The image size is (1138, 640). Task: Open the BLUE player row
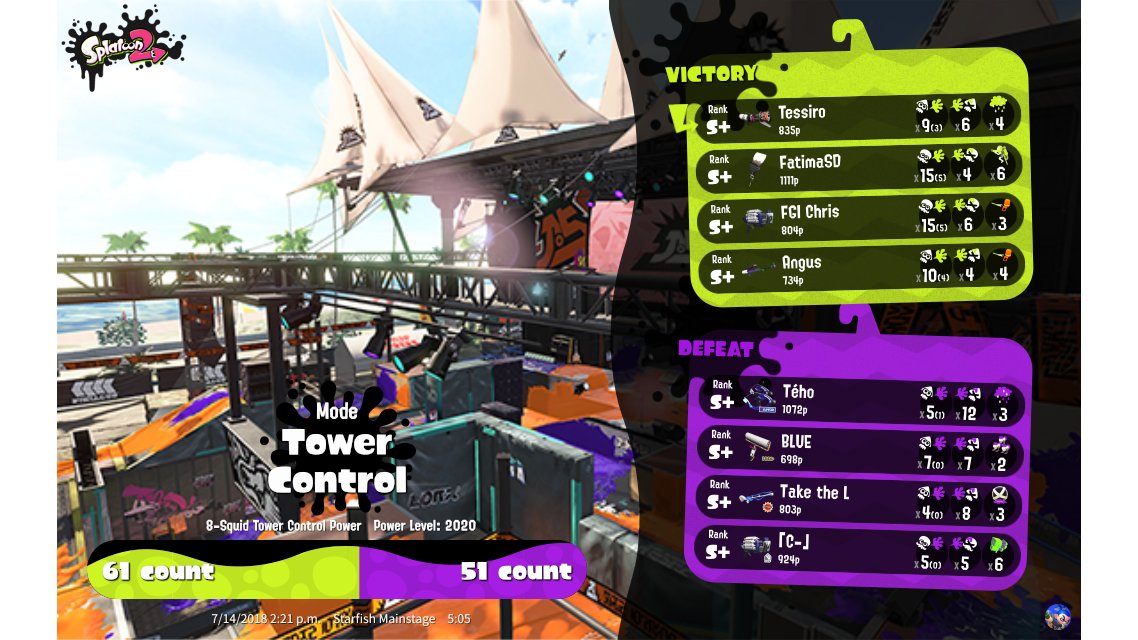860,448
